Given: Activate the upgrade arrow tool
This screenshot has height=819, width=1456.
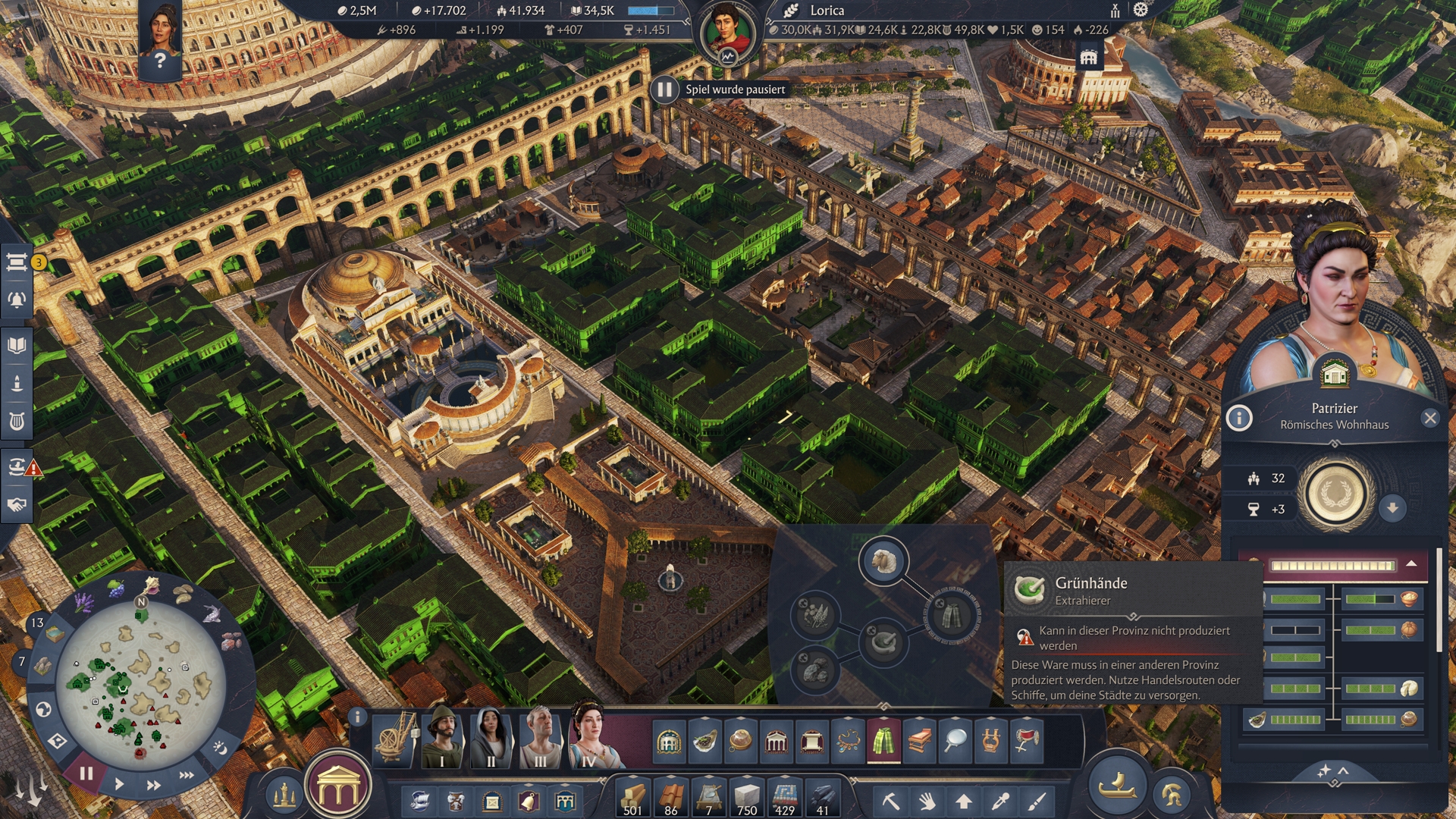Looking at the screenshot, I should [964, 801].
